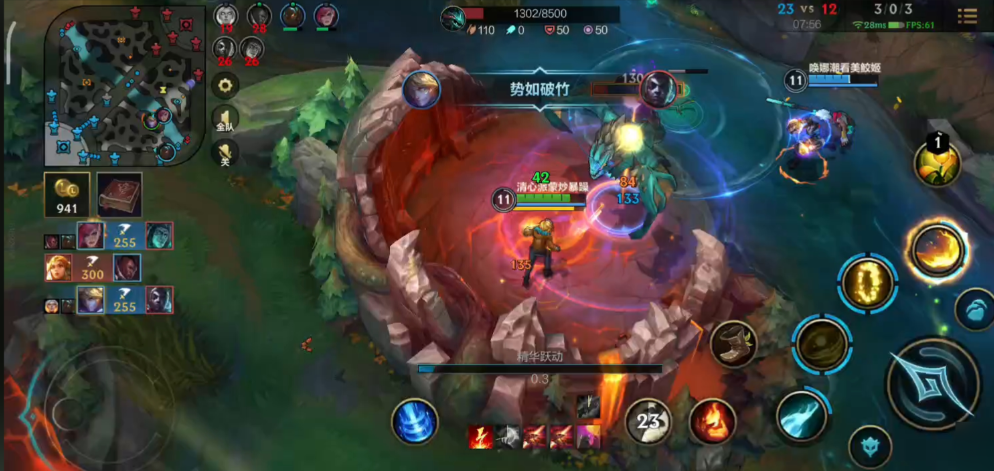Tap the blue recall button

pyautogui.click(x=414, y=421)
